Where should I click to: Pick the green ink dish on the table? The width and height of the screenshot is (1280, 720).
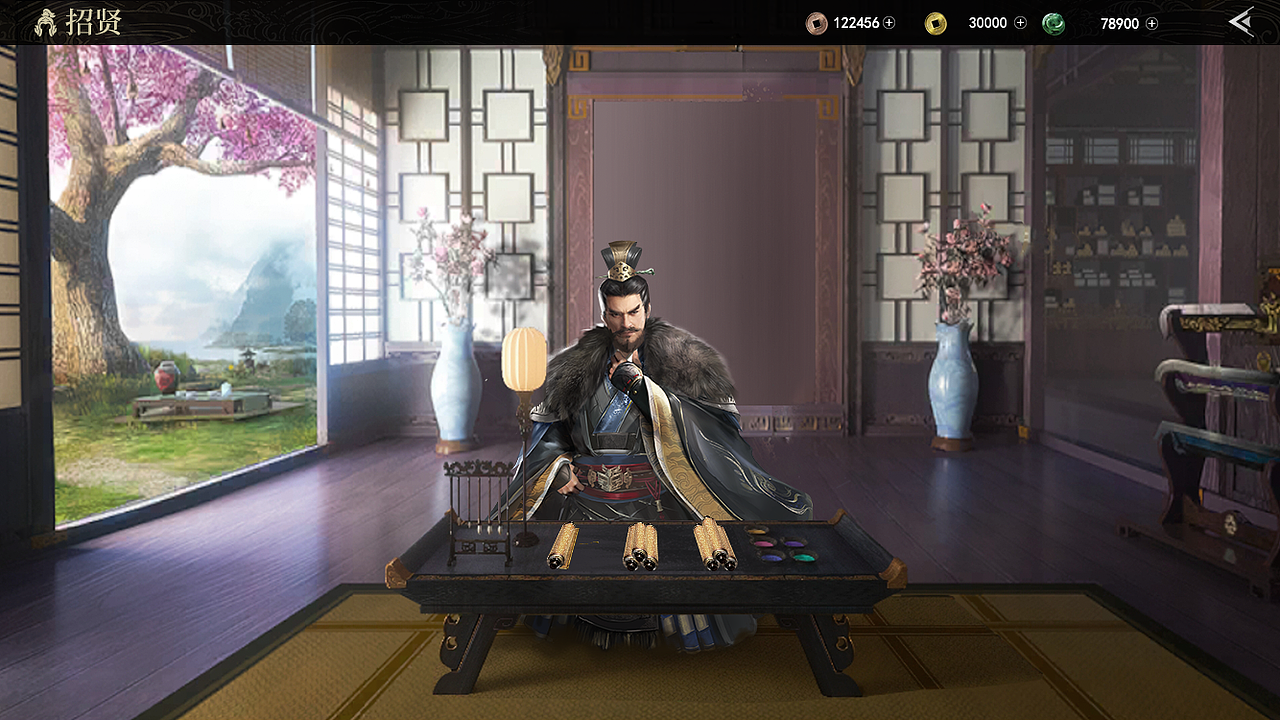coord(805,557)
